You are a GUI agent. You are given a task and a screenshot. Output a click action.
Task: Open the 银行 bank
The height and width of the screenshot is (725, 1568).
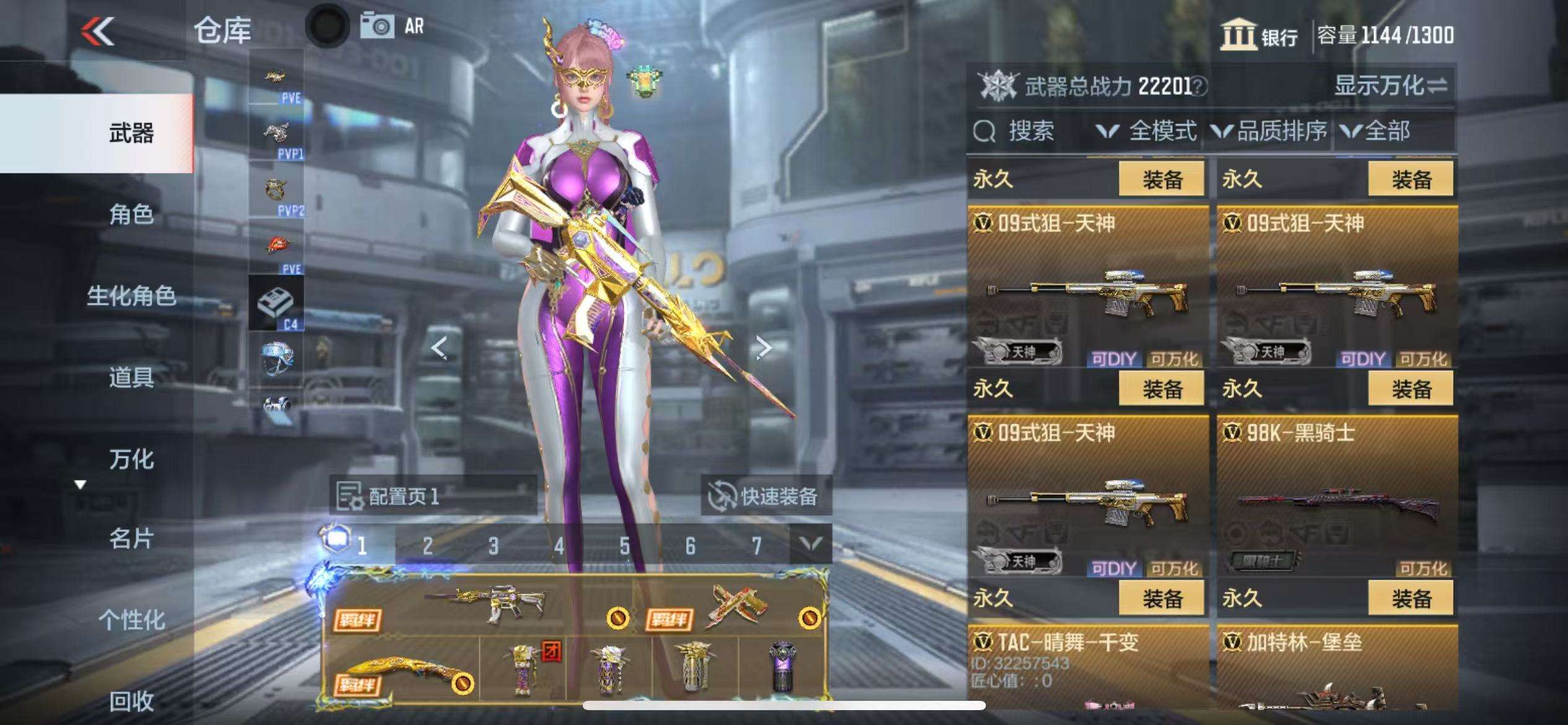pyautogui.click(x=1260, y=35)
